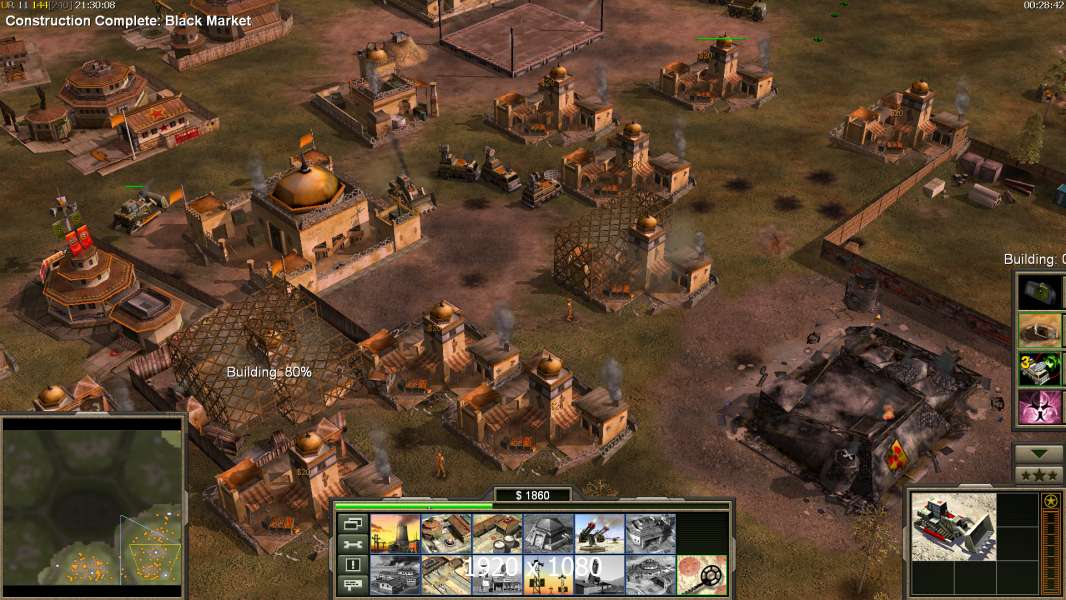This screenshot has height=600, width=1066.
Task: Activate the pink biohazard special power
Action: [1039, 408]
